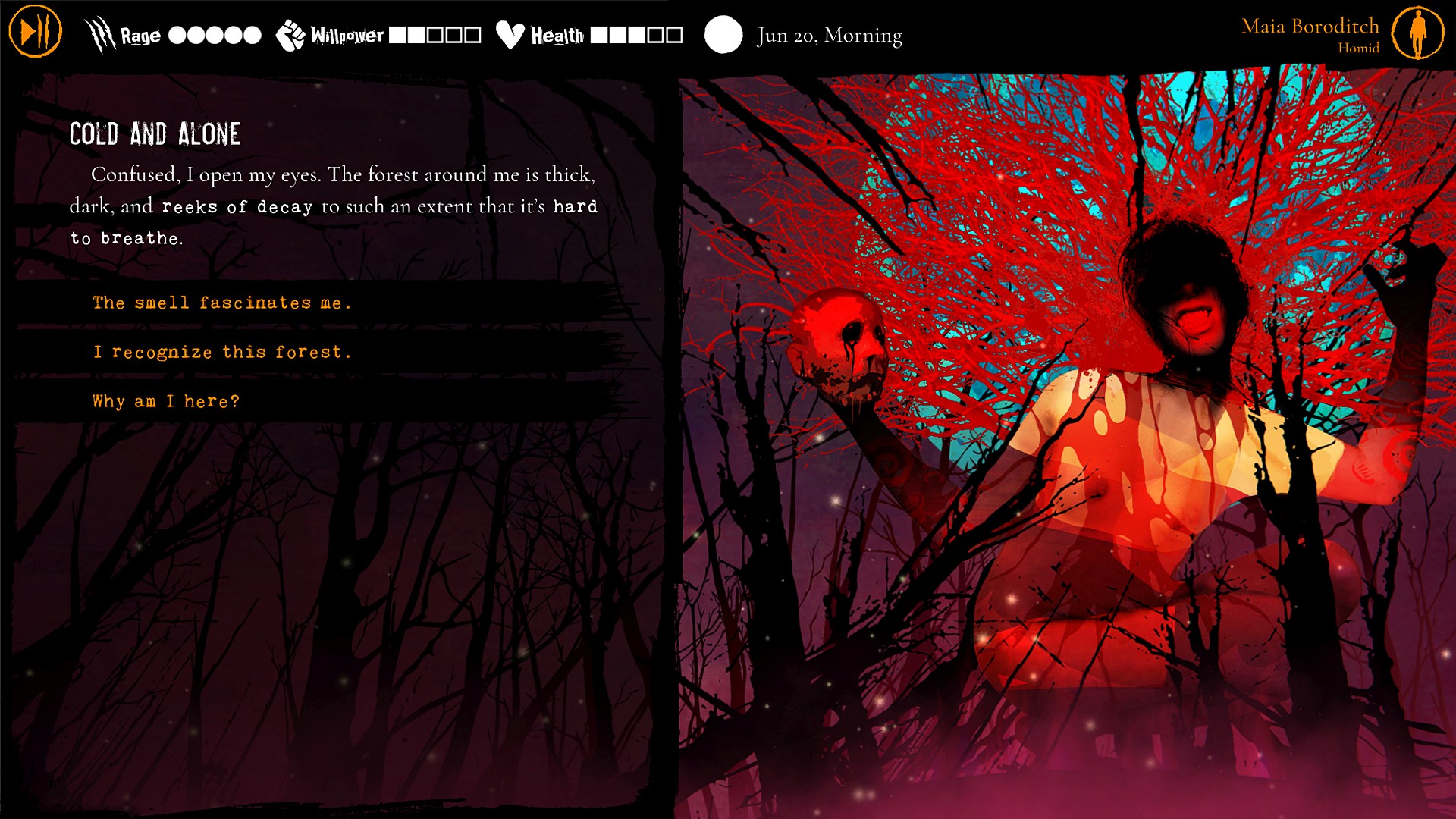This screenshot has width=1456, height=819.
Task: Click the moon phase circle beside the date
Action: click(724, 33)
